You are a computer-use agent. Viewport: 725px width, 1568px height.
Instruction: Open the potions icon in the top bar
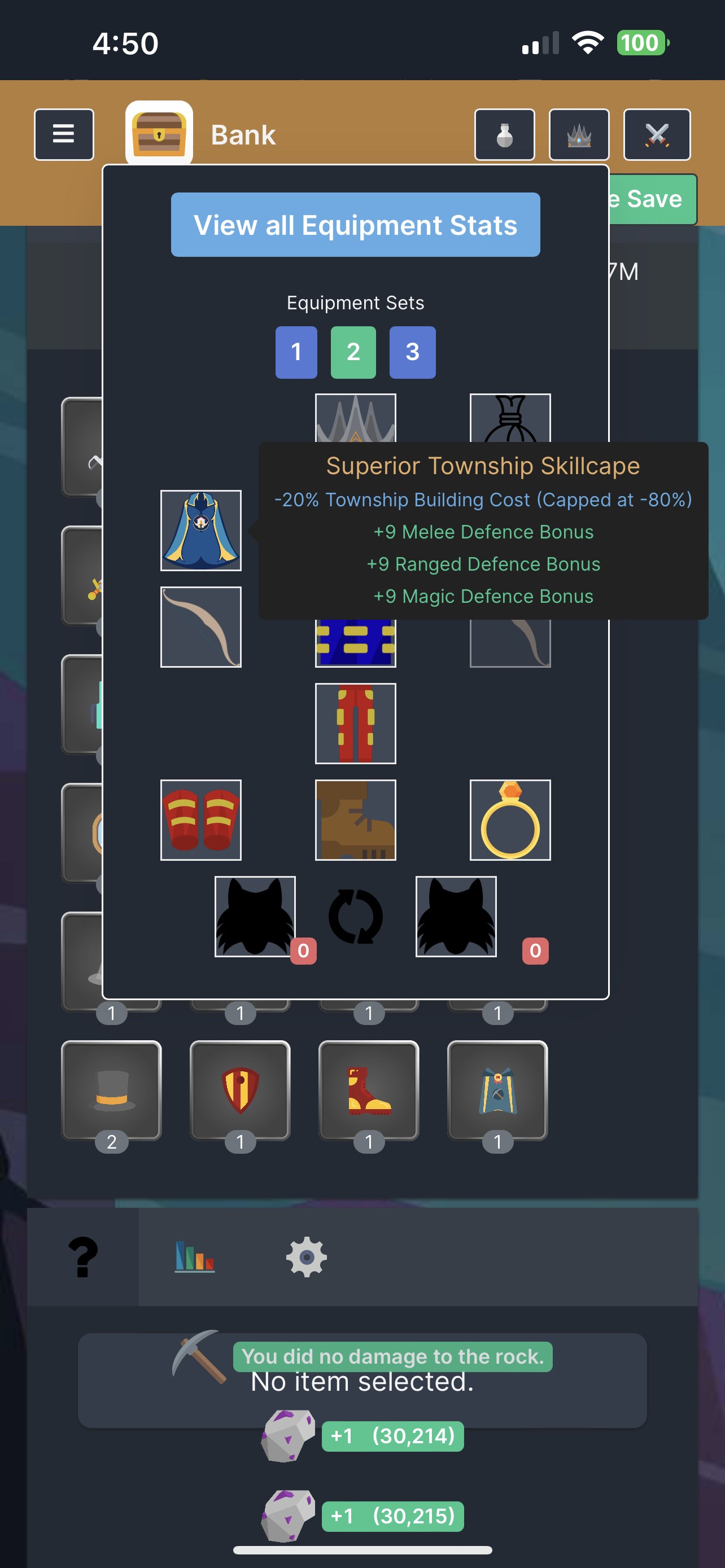coord(505,134)
